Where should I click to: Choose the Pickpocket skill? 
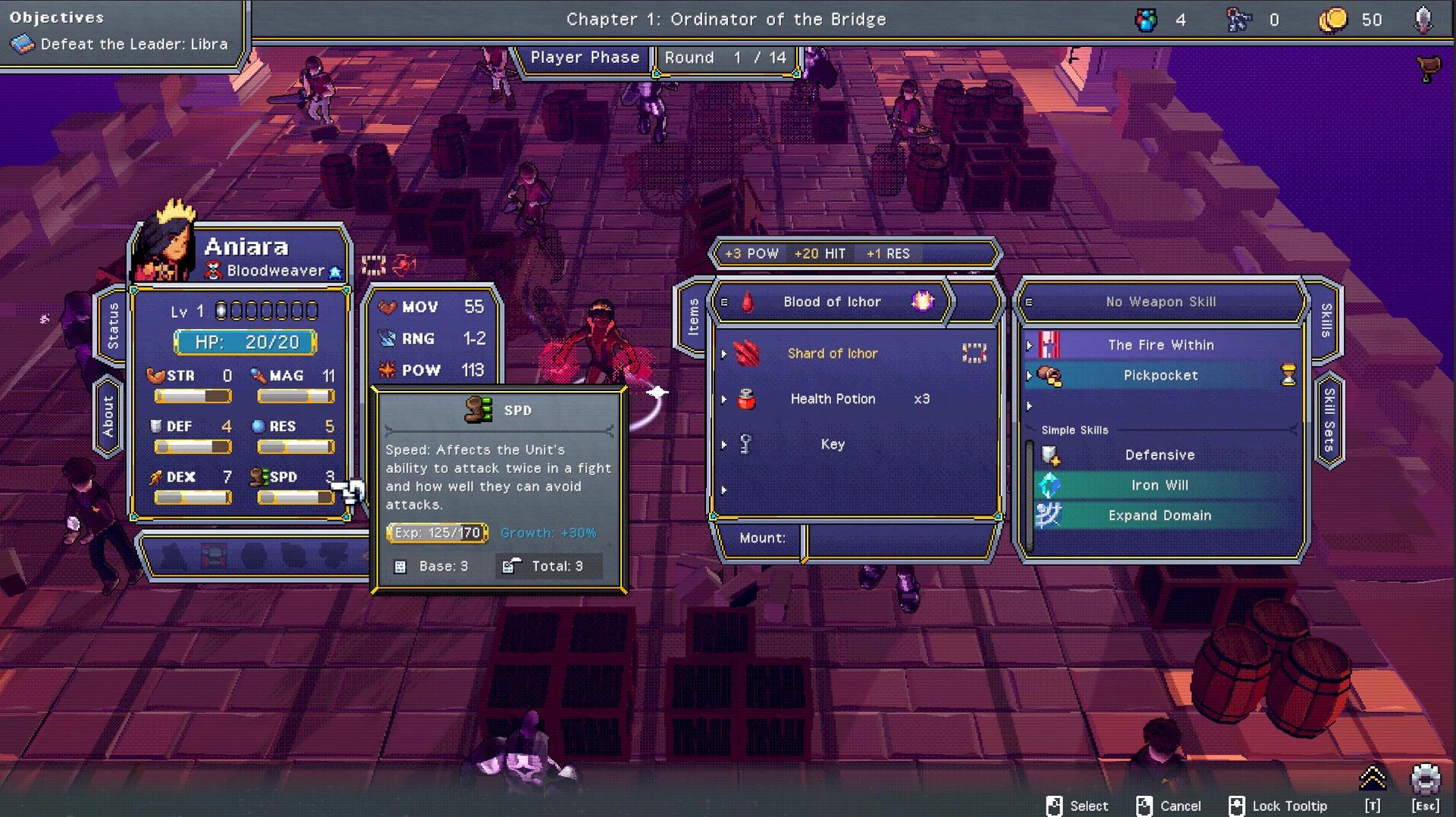(x=1160, y=375)
